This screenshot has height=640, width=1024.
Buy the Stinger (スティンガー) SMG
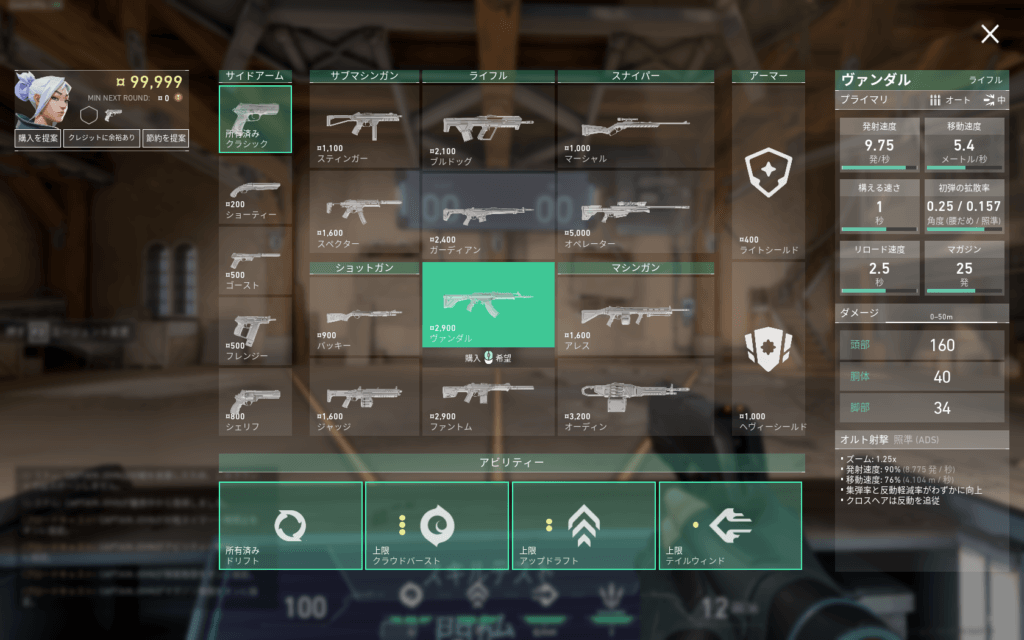coord(364,125)
